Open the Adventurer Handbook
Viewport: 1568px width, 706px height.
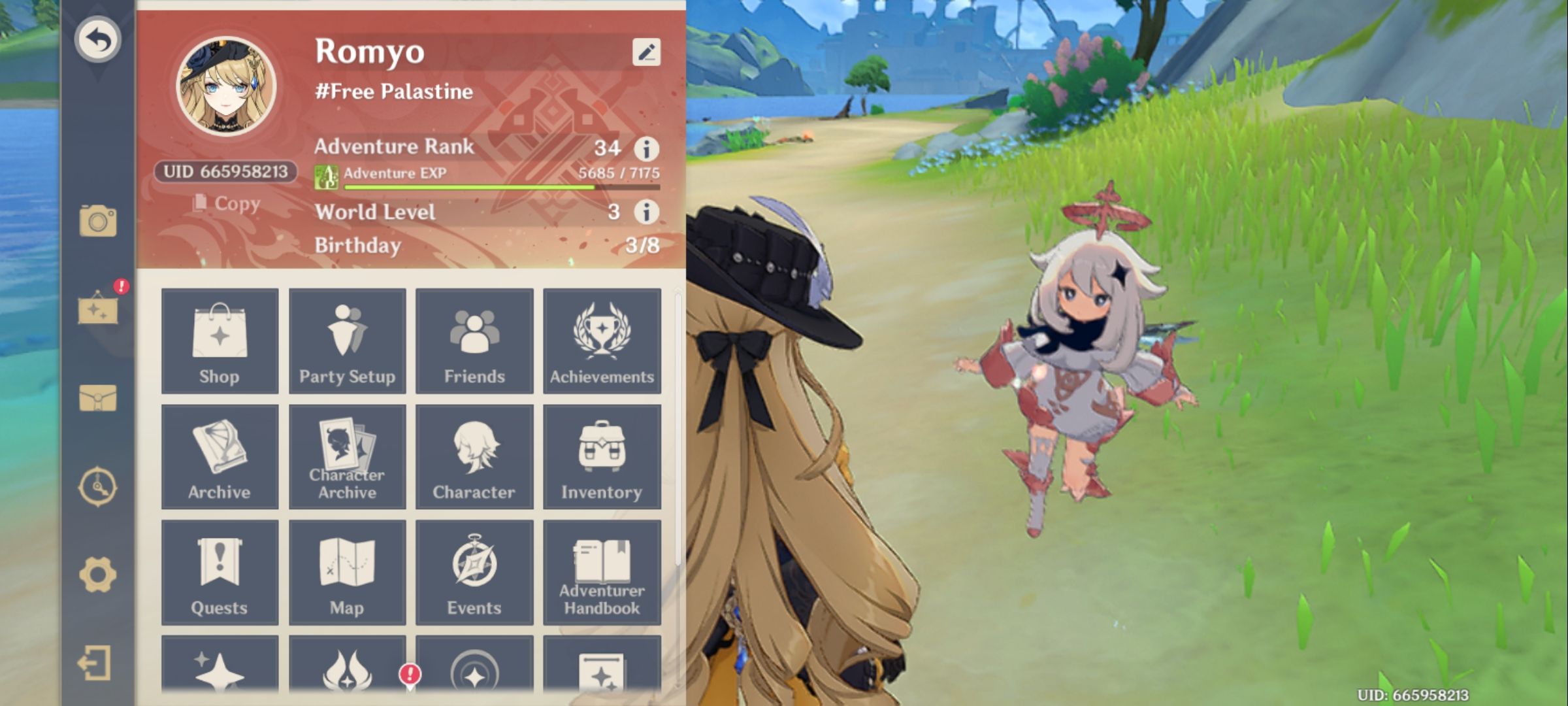(601, 572)
